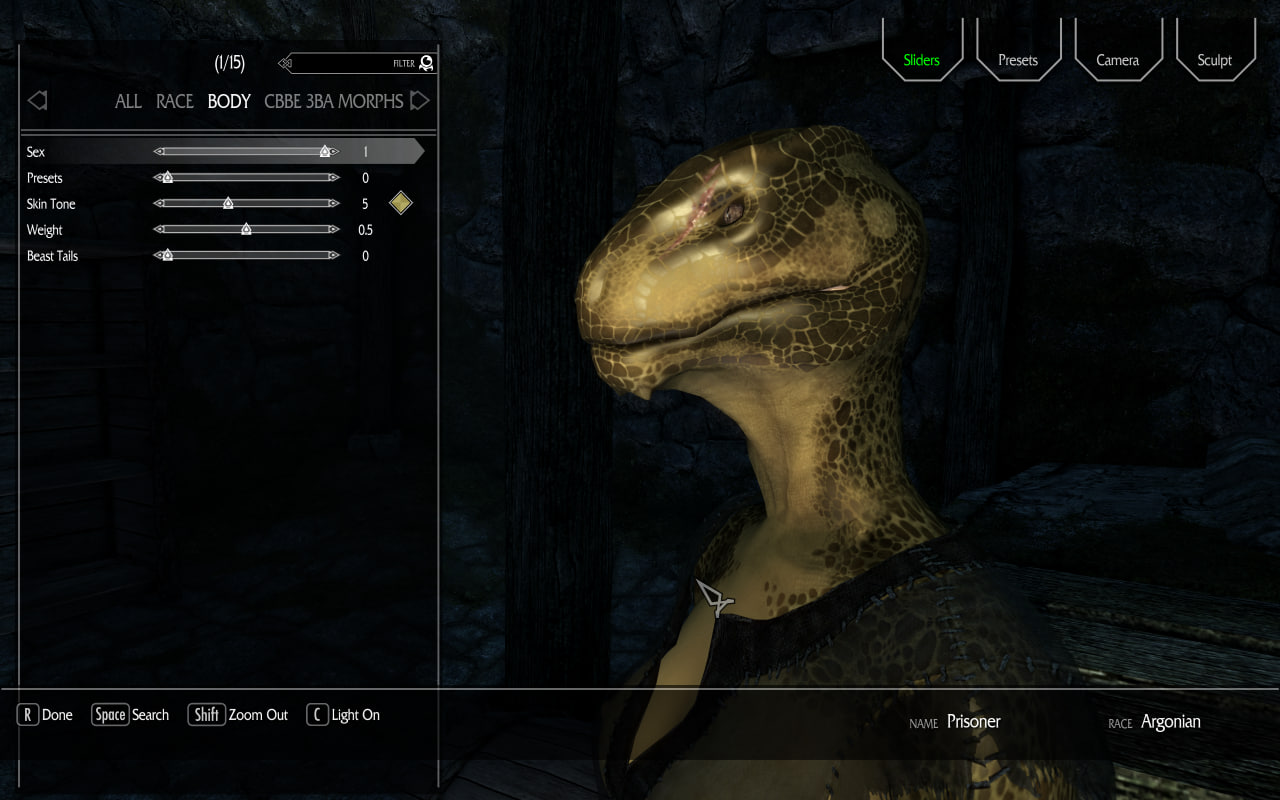Choose the RACE slider category

tap(175, 101)
